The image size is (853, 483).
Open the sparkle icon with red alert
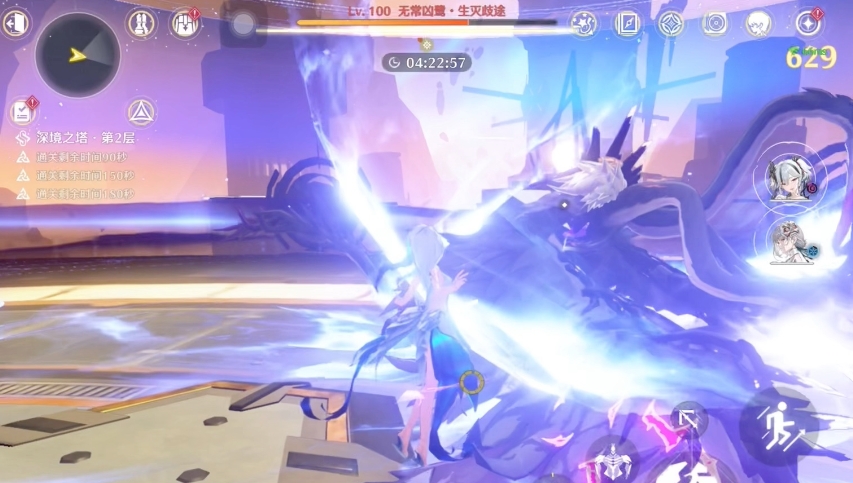808,23
